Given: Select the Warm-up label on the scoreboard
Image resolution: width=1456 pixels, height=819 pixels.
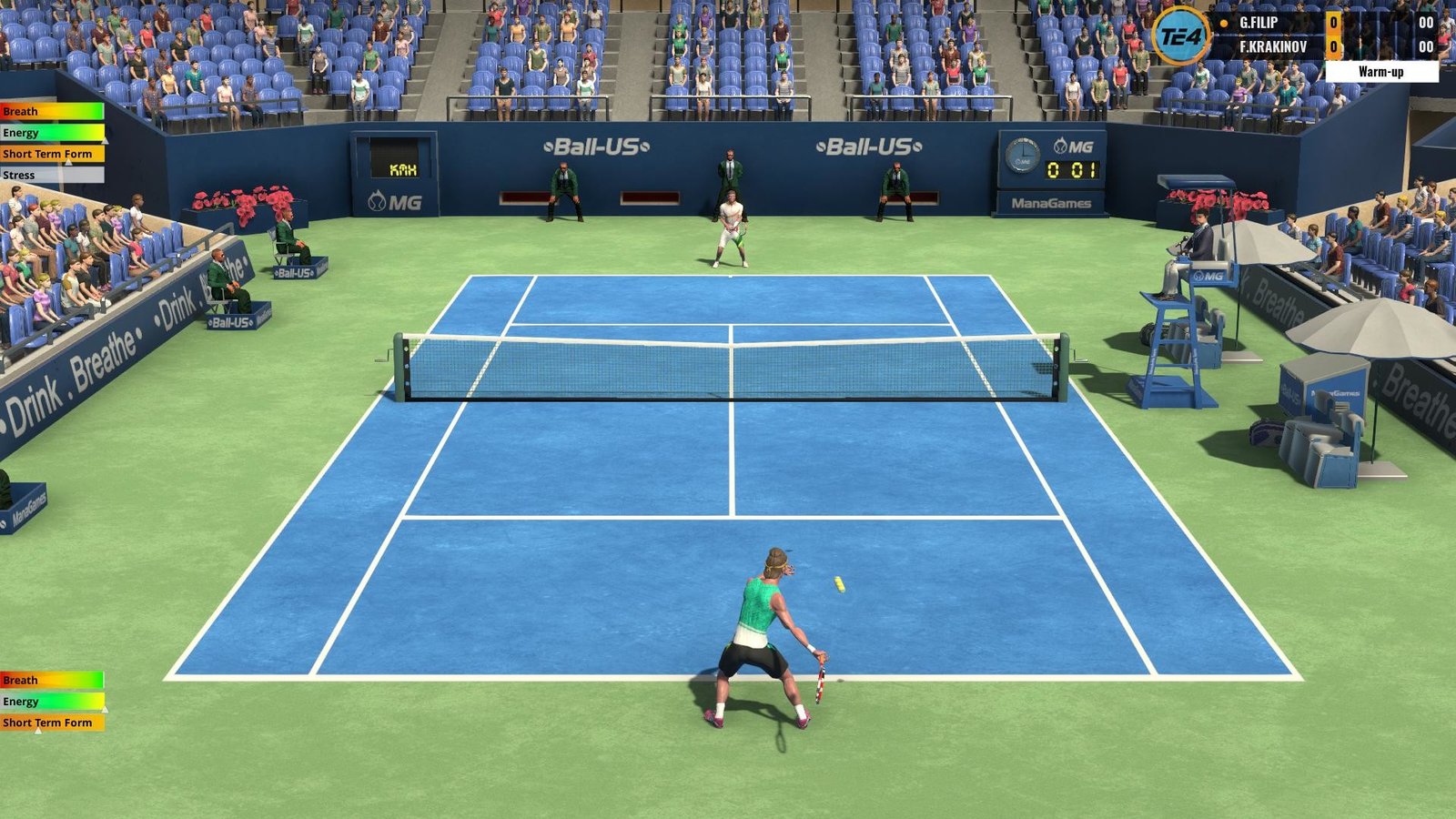Looking at the screenshot, I should coord(1380,69).
